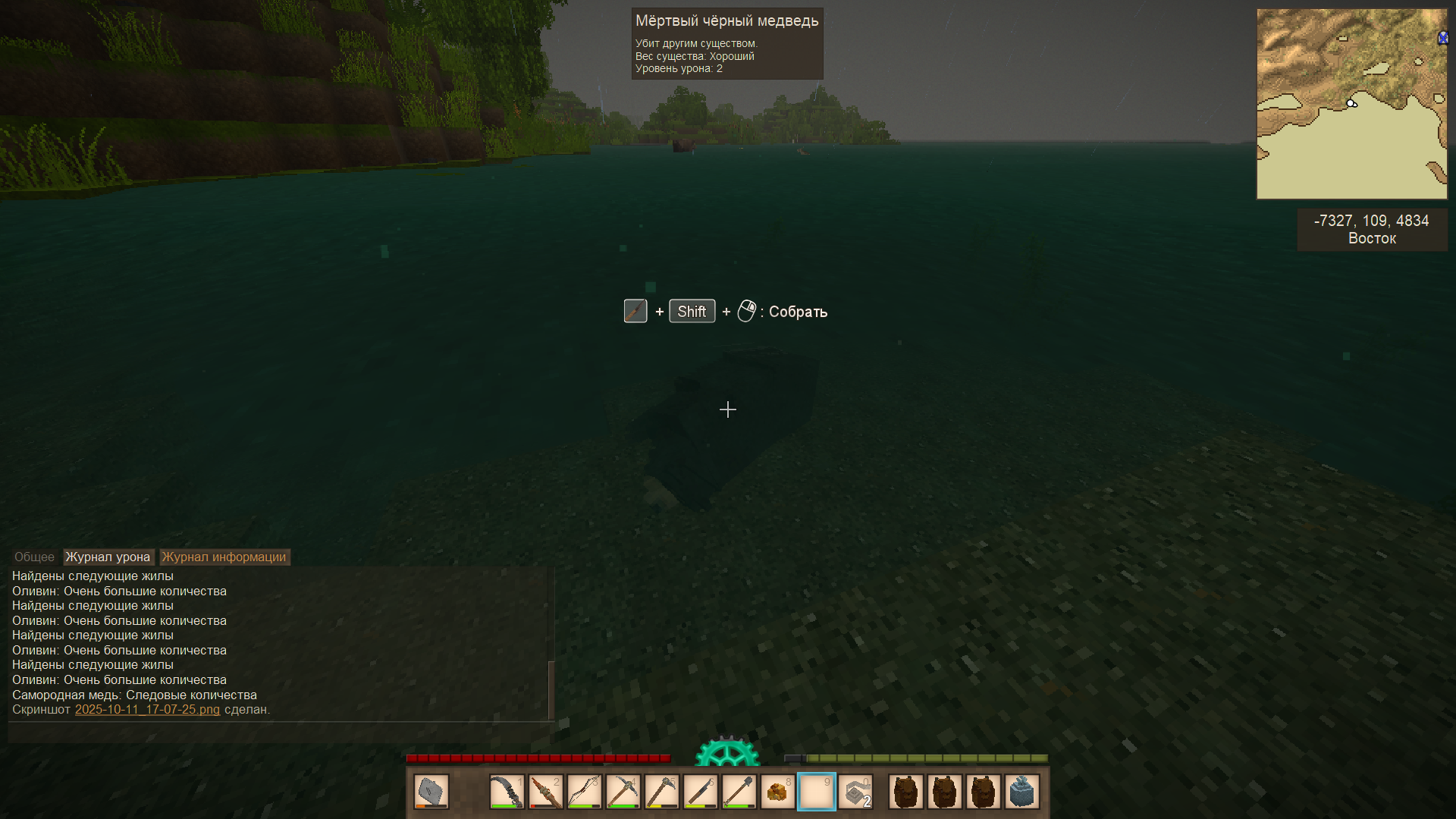Select the pickaxe in hotbar slot 4
This screenshot has width=1456, height=819.
pos(623,792)
